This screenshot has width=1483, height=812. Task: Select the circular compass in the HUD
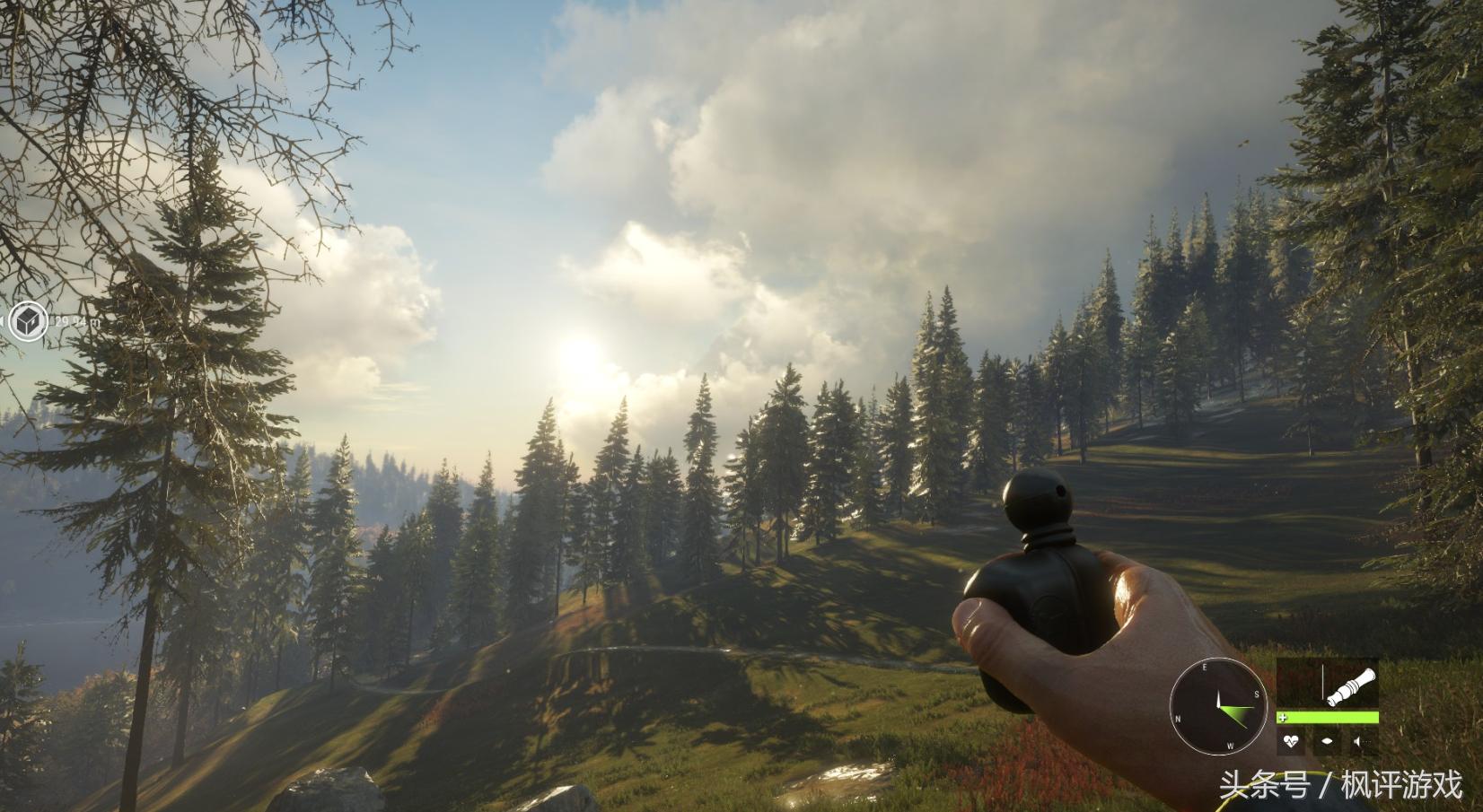pos(1218,705)
